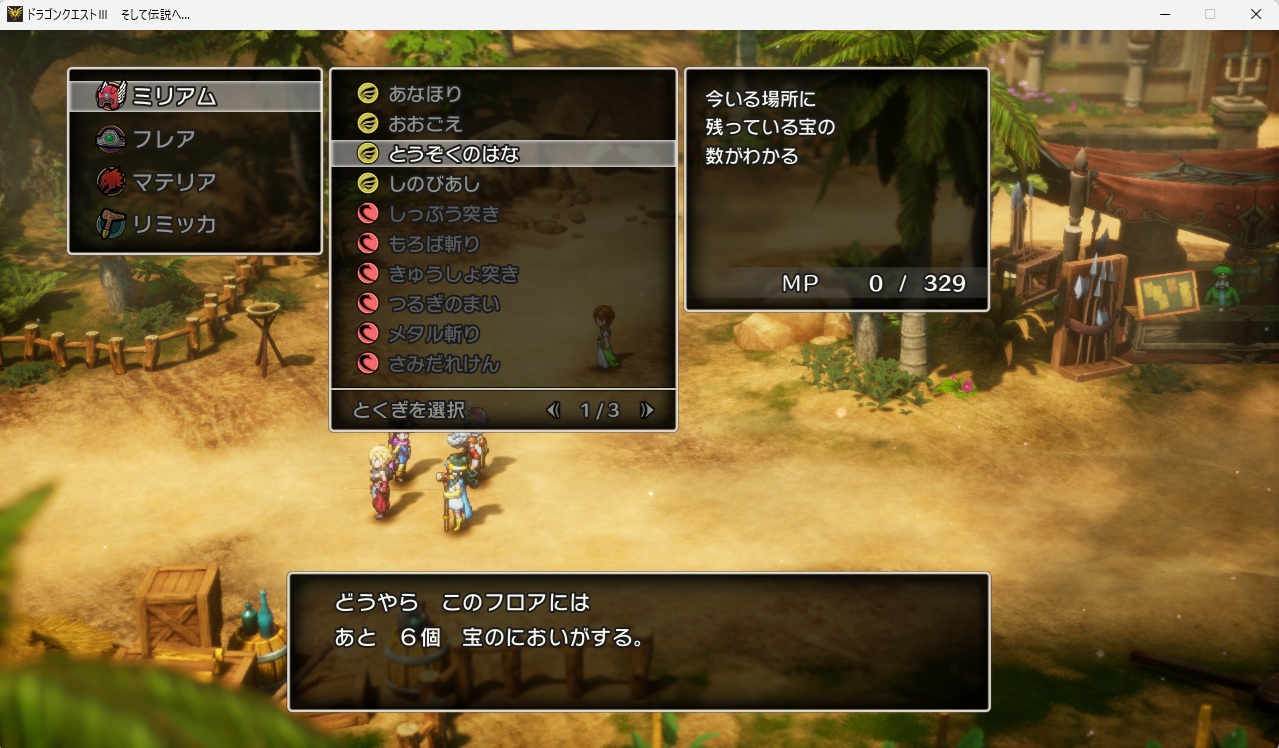The height and width of the screenshot is (748, 1279).
Task: Use the あなほり skill
Action: coord(425,94)
